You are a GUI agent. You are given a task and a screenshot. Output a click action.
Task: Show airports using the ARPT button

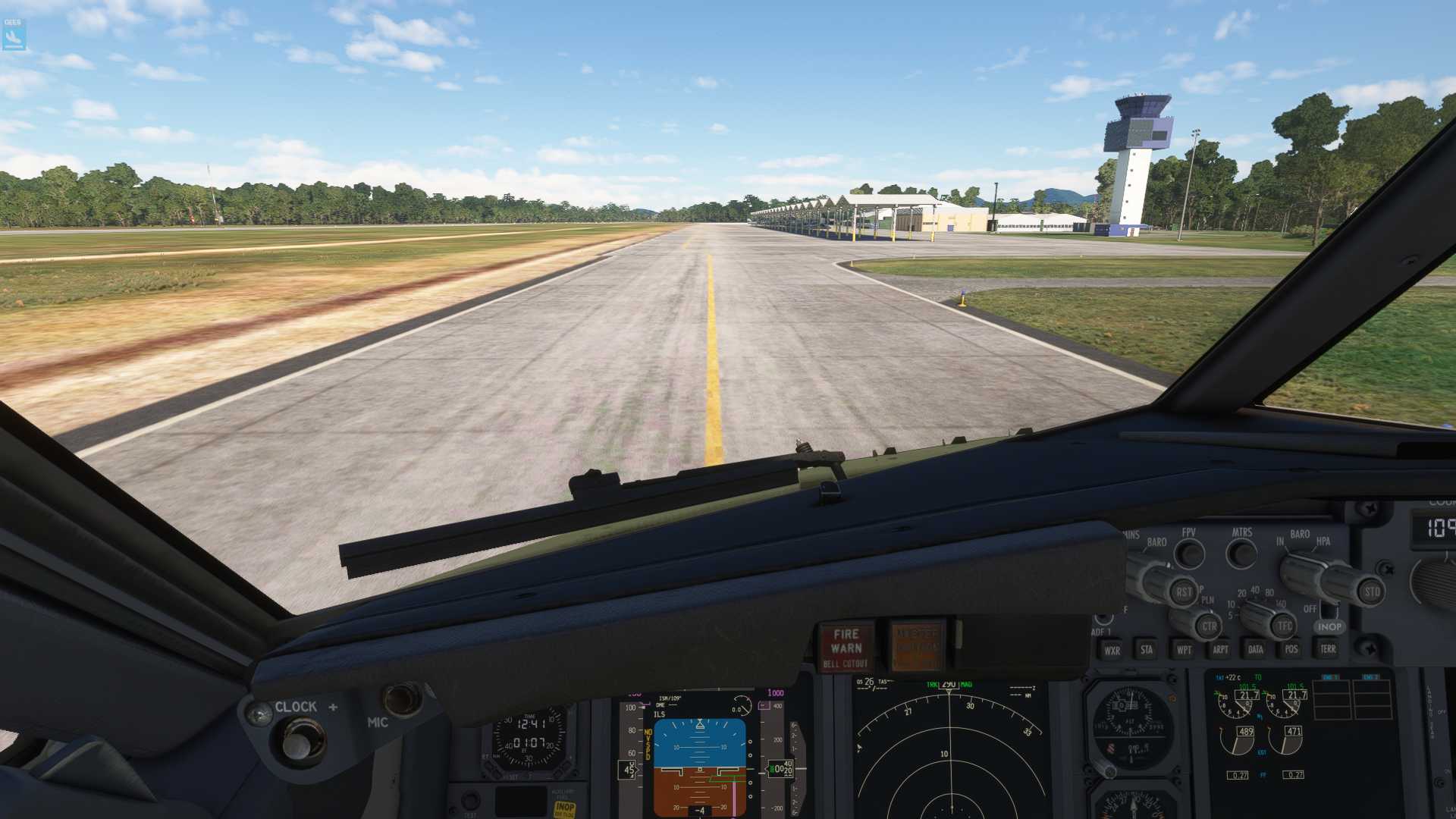1219,650
